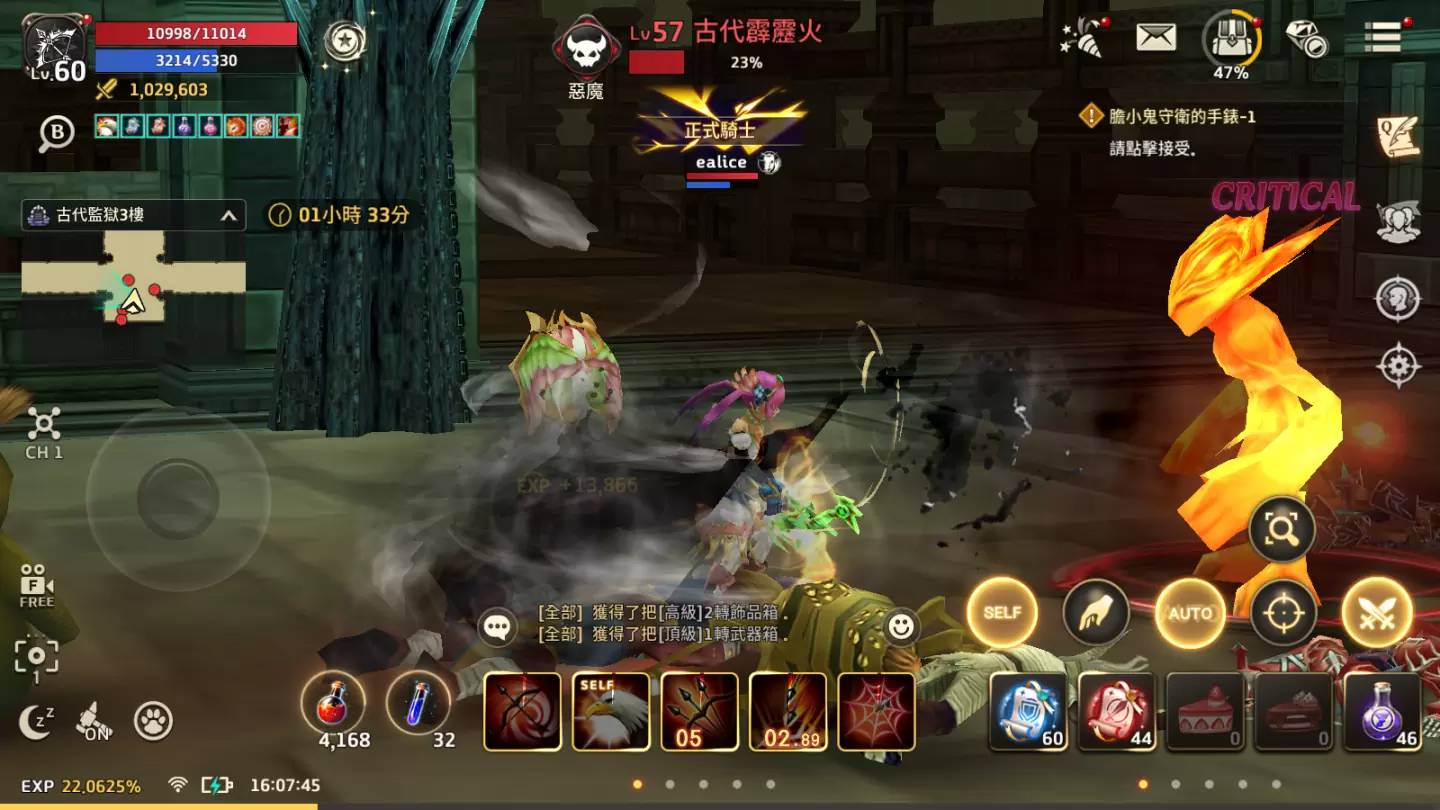
Task: Open the quest scroll journal
Action: pyautogui.click(x=1397, y=137)
